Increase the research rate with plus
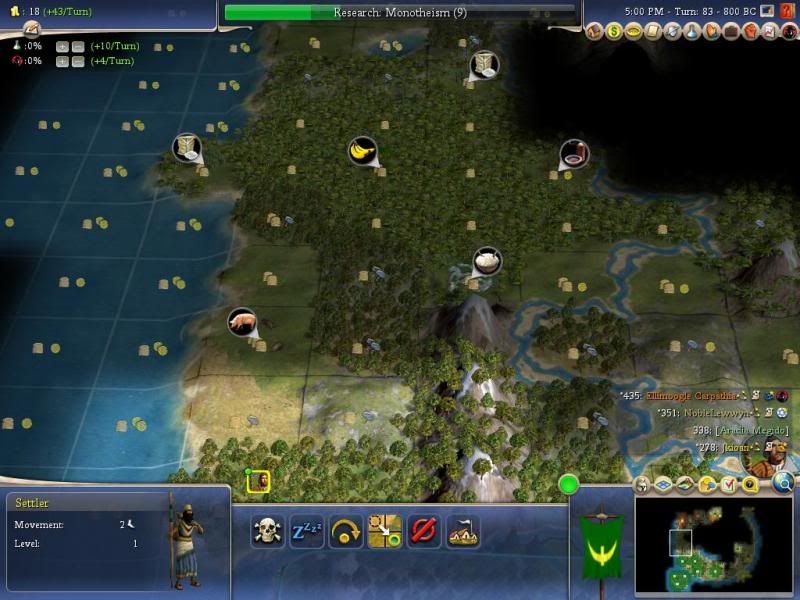This screenshot has height=600, width=800. click(62, 47)
